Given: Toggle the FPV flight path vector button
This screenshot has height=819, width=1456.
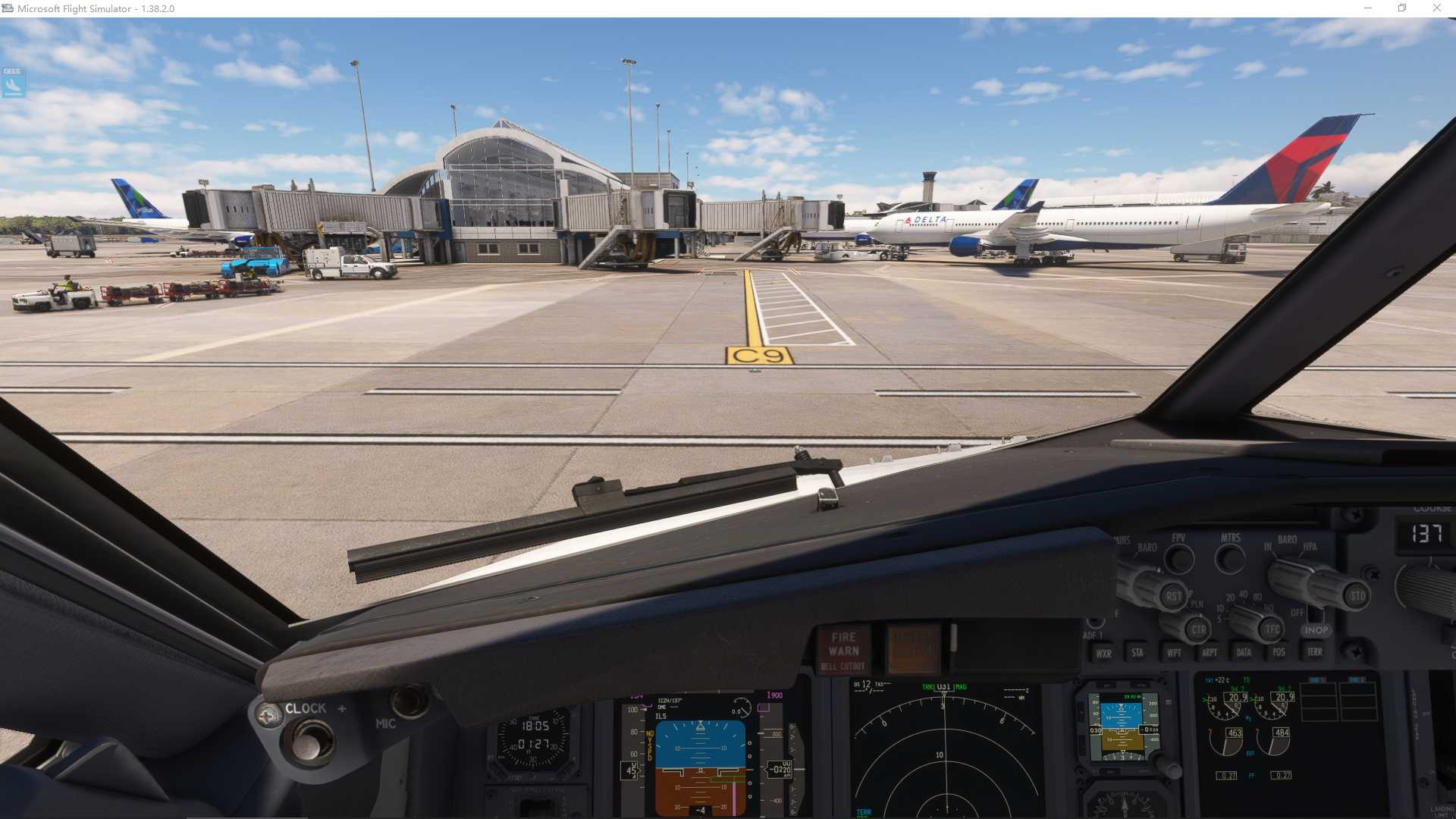Looking at the screenshot, I should [1179, 560].
